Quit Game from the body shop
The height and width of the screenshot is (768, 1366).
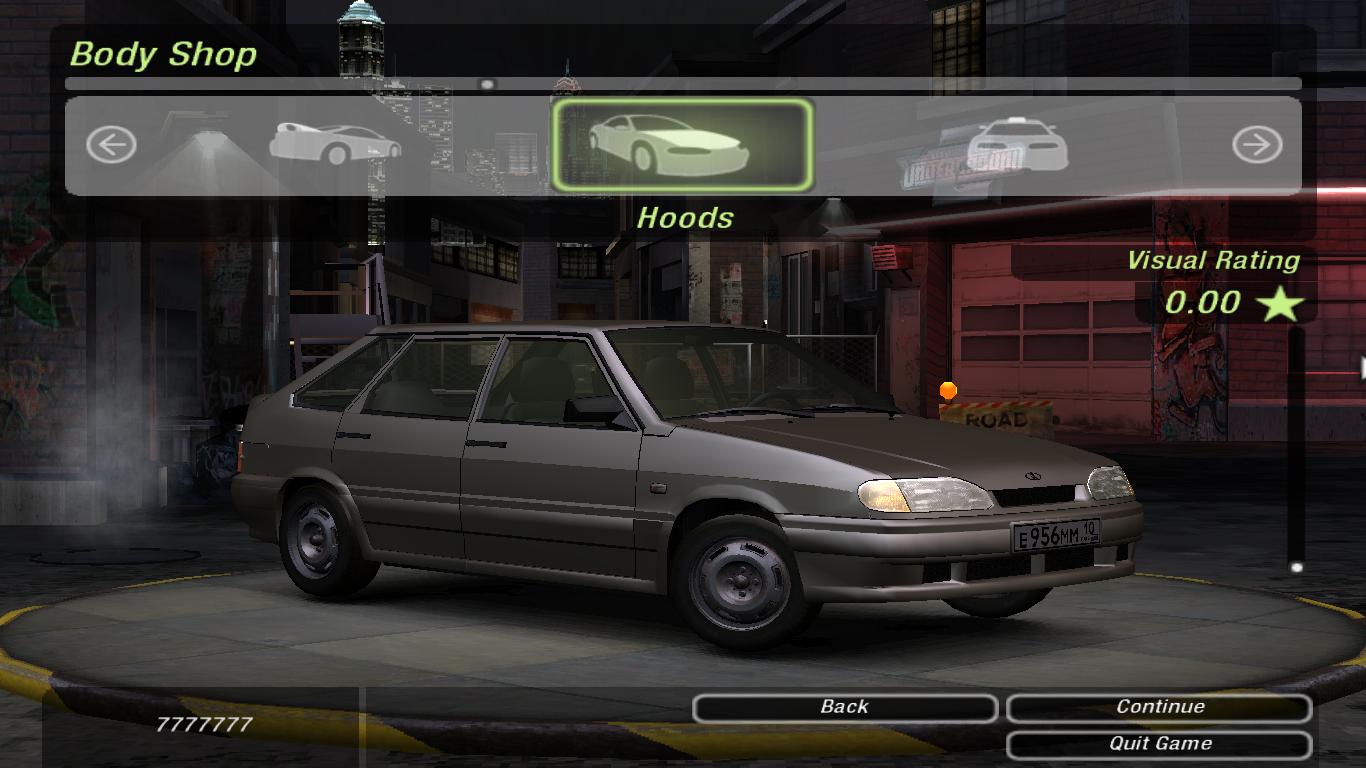pyautogui.click(x=1159, y=745)
